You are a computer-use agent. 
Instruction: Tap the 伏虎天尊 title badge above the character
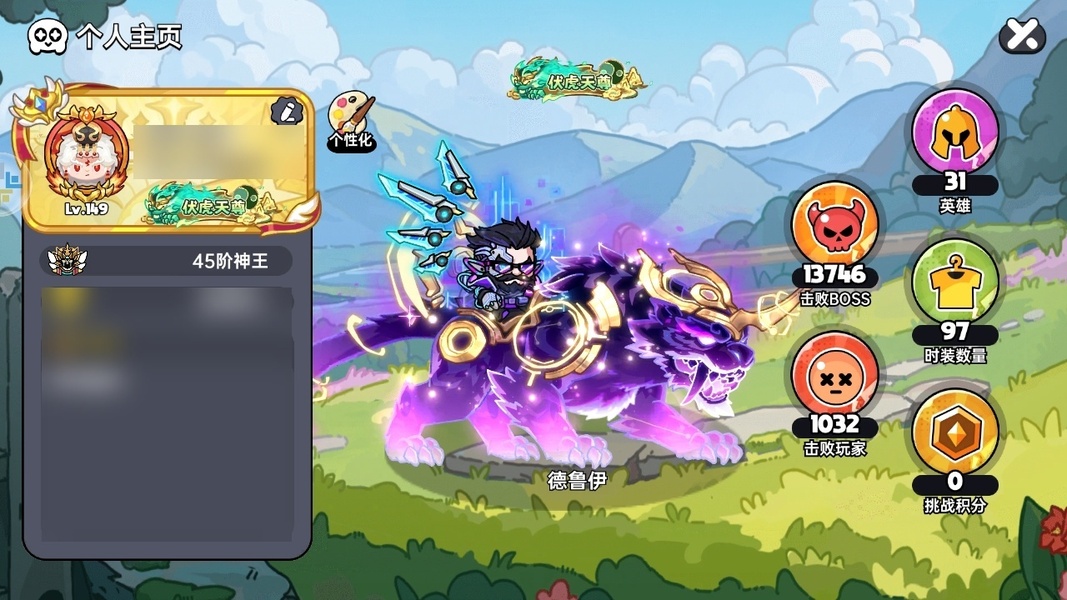tap(576, 81)
